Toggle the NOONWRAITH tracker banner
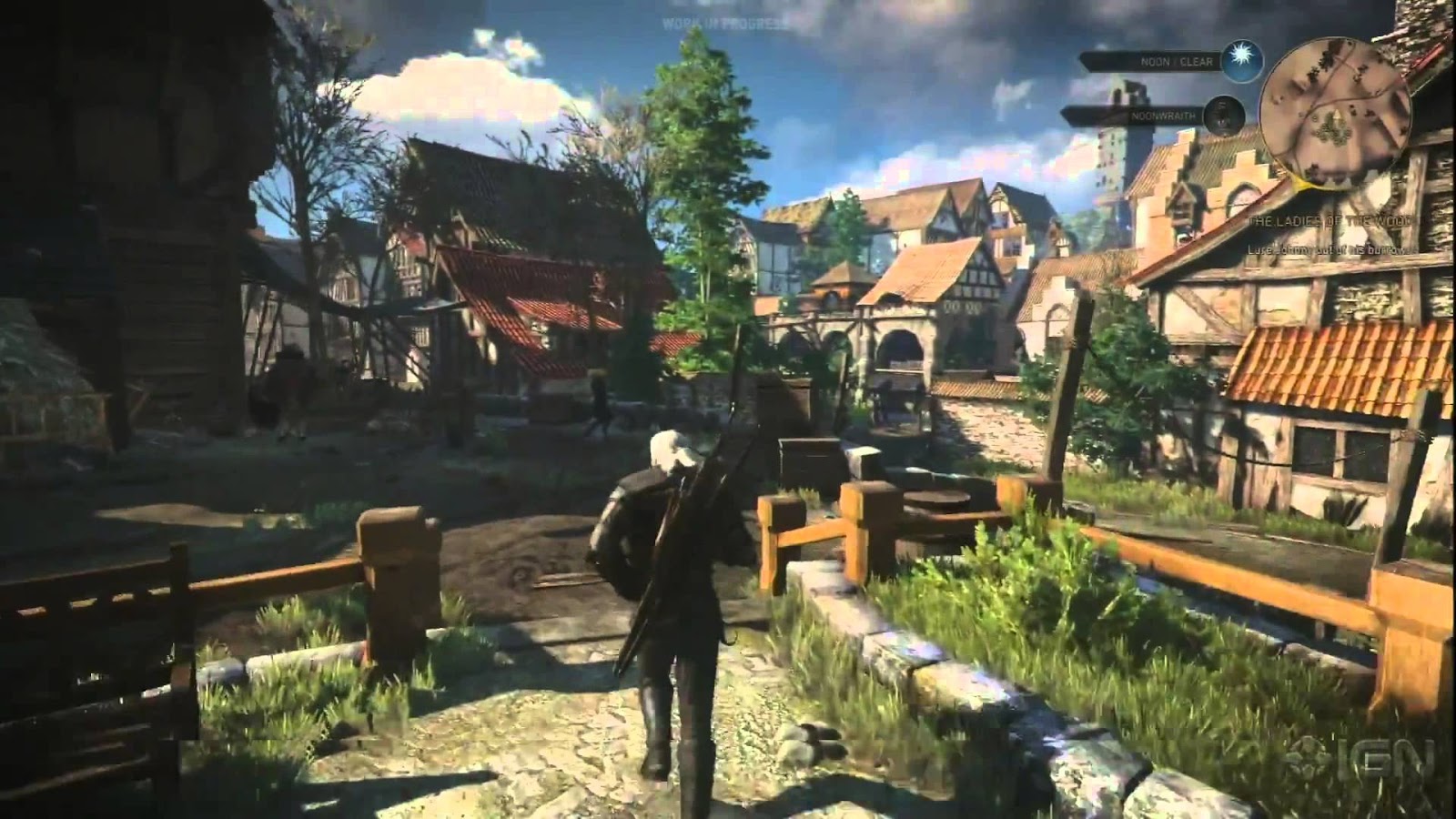The width and height of the screenshot is (1456, 819). 1162,116
